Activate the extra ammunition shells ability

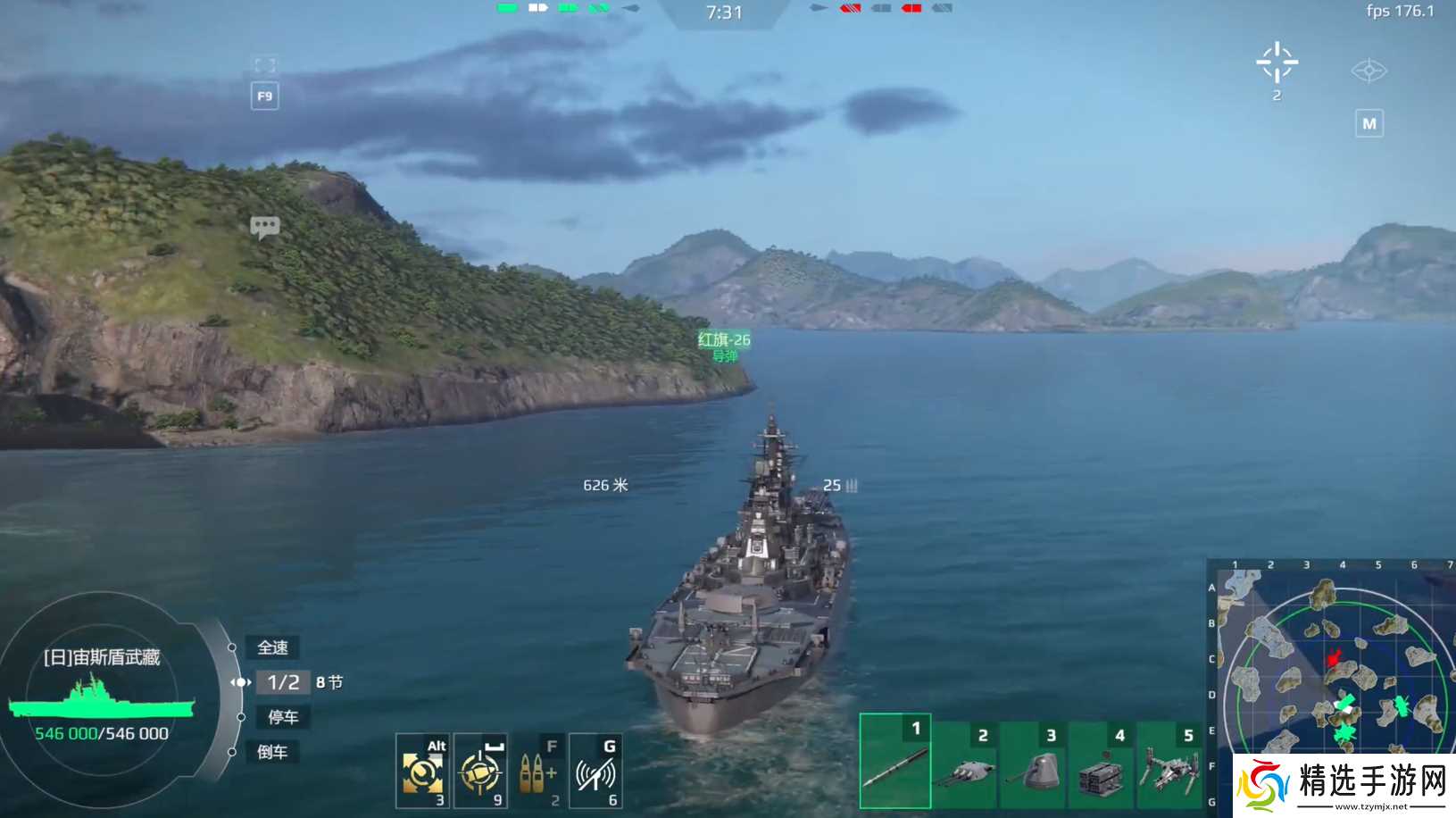538,771
